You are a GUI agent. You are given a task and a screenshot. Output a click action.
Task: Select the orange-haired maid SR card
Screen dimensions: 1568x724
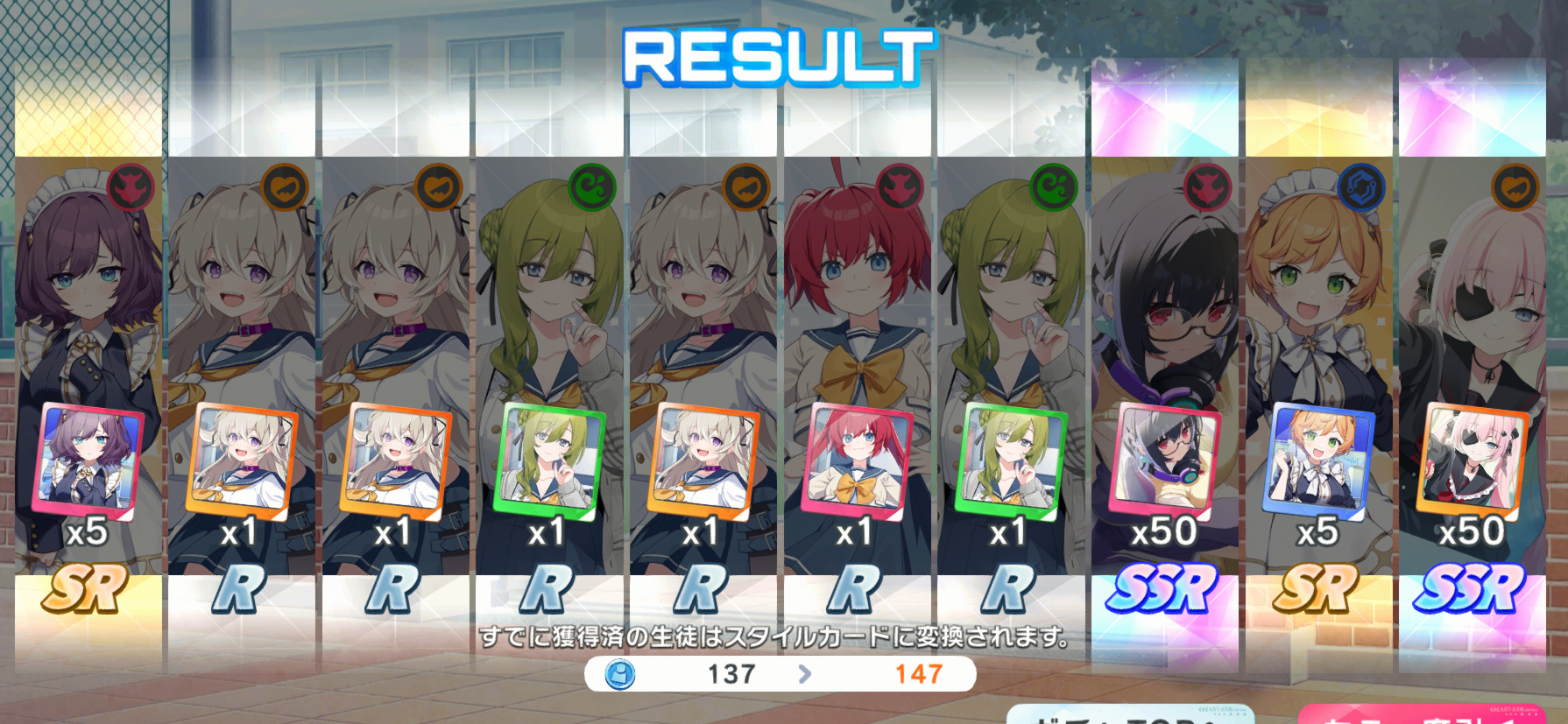click(1318, 368)
